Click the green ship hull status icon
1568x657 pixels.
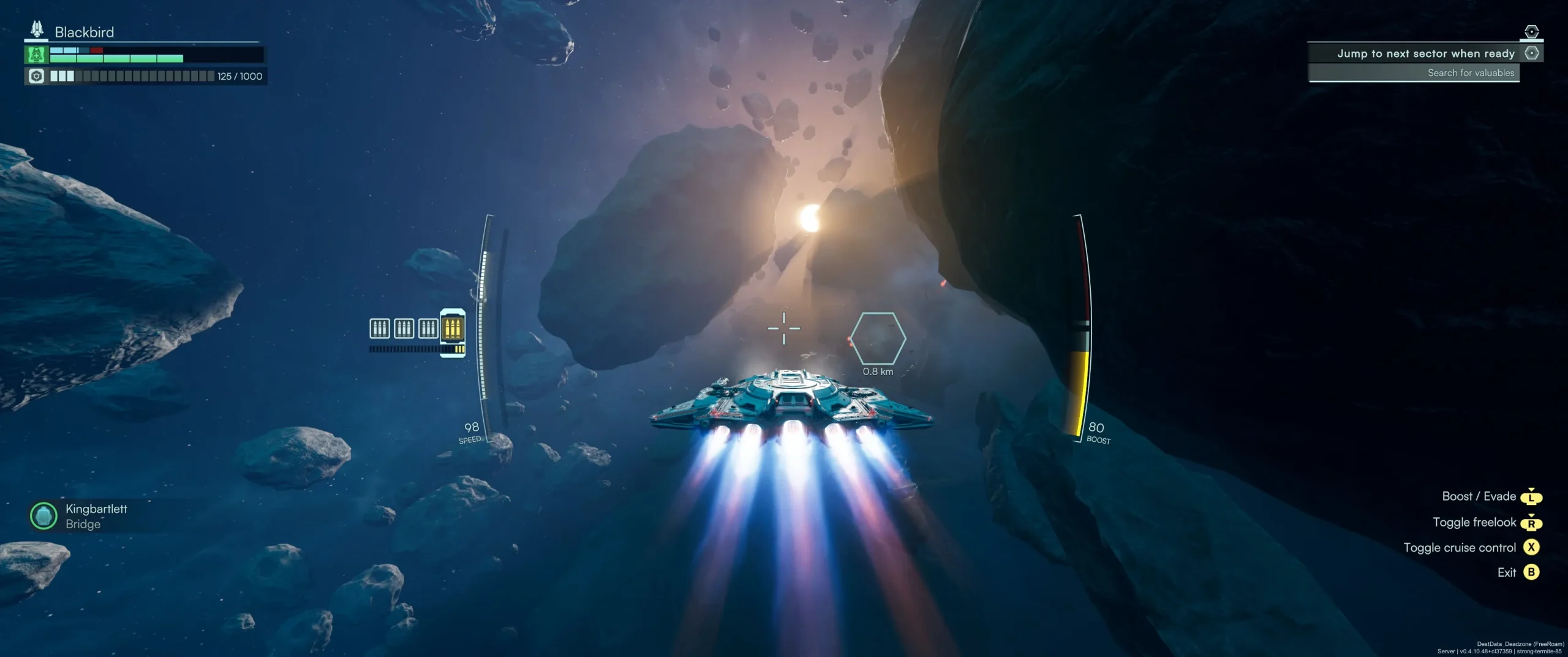36,55
